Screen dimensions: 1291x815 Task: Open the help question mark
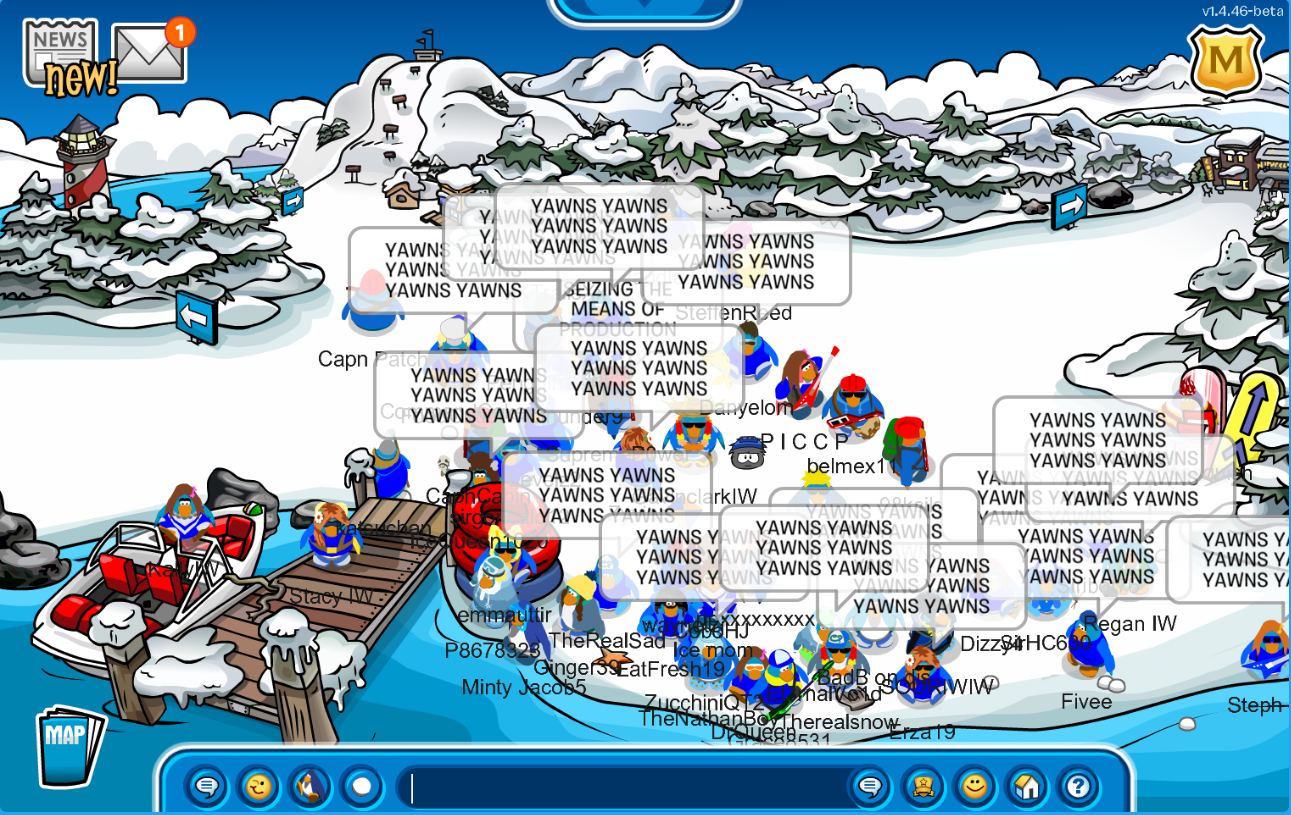[x=1078, y=787]
